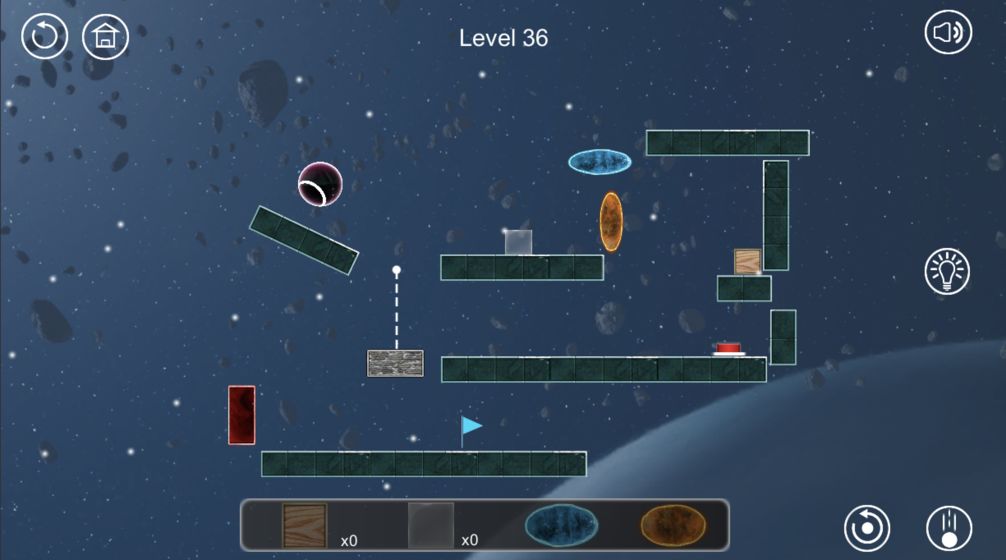Screen dimensions: 1006x560
Task: Choose the blue portal from the toolbar
Action: 561,525
